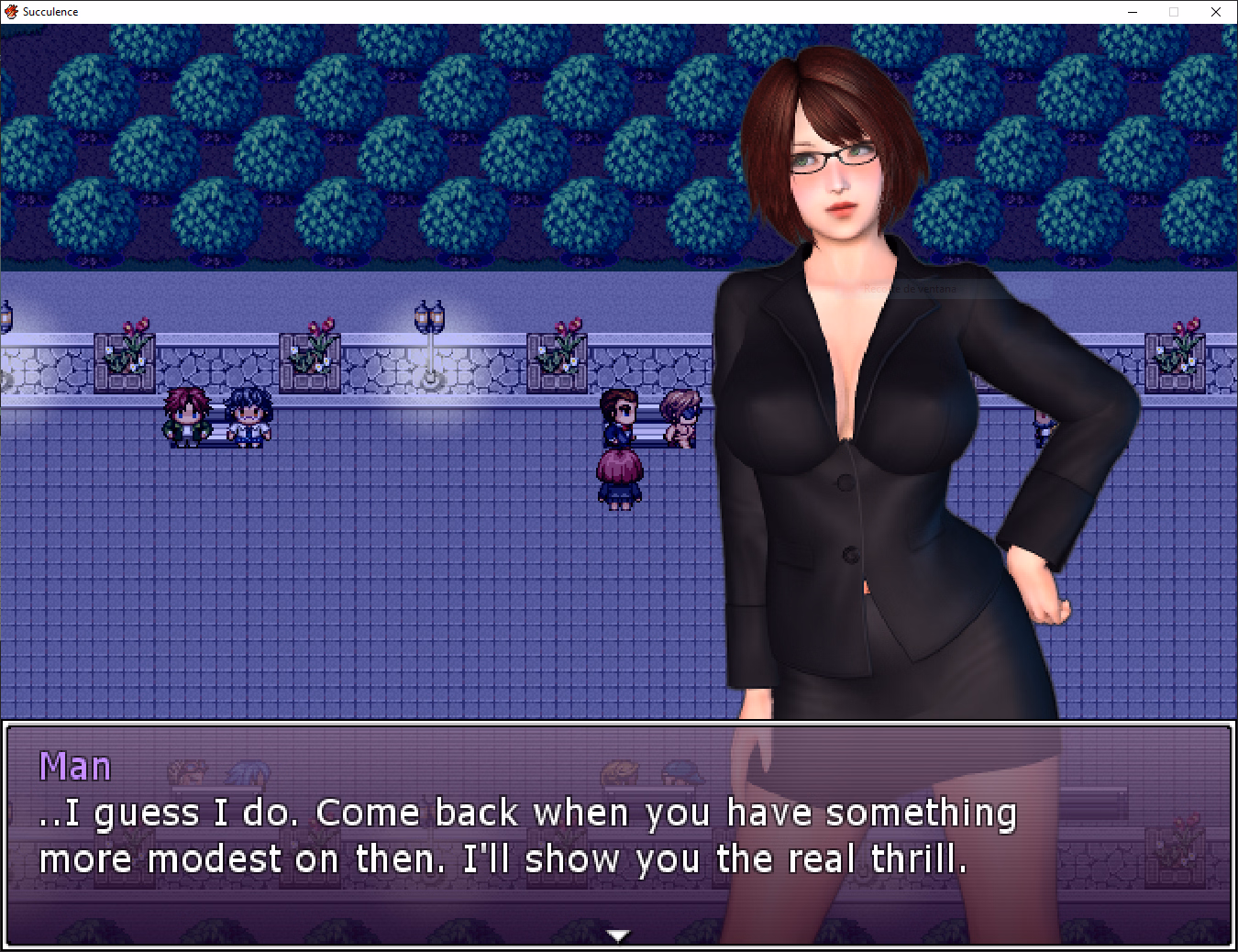Minimize the Succulence window
The height and width of the screenshot is (952, 1238).
coord(1133,12)
